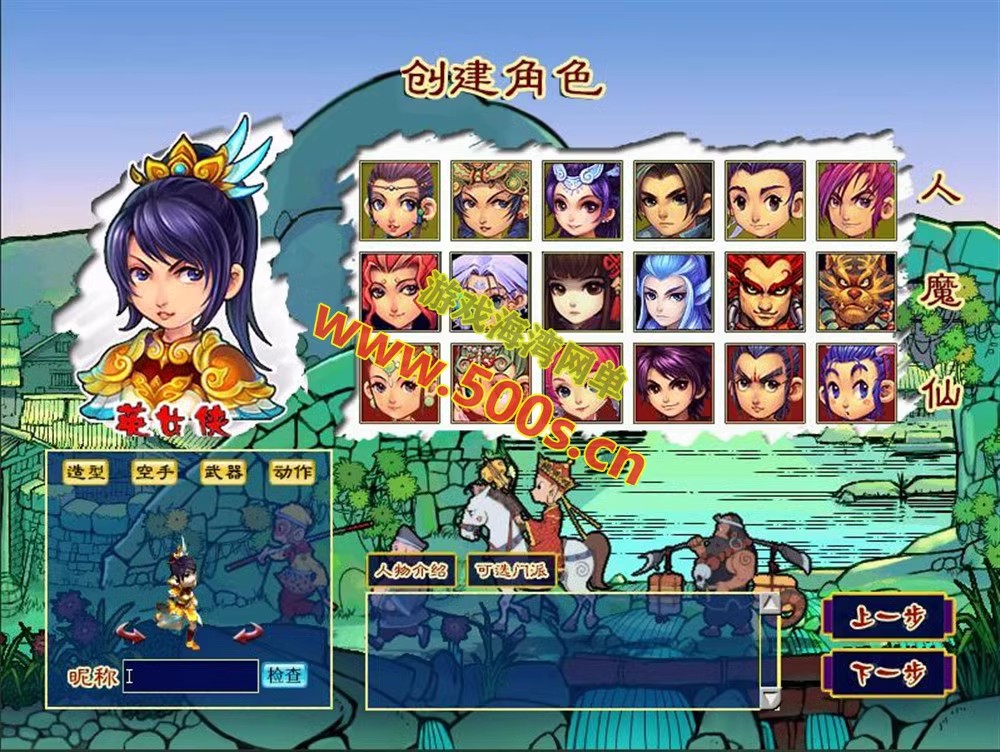Click the 昵称 nickname input field
This screenshot has width=1000, height=752.
coord(190,677)
